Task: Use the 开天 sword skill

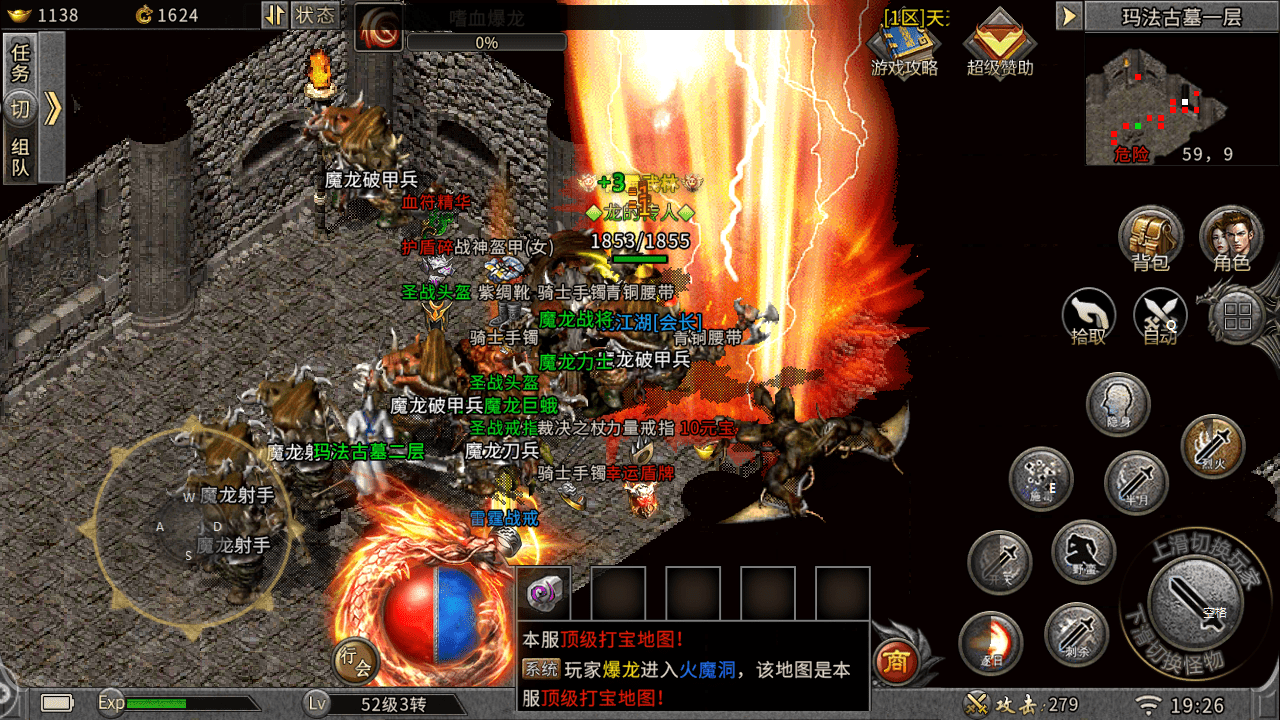Action: [1000, 563]
